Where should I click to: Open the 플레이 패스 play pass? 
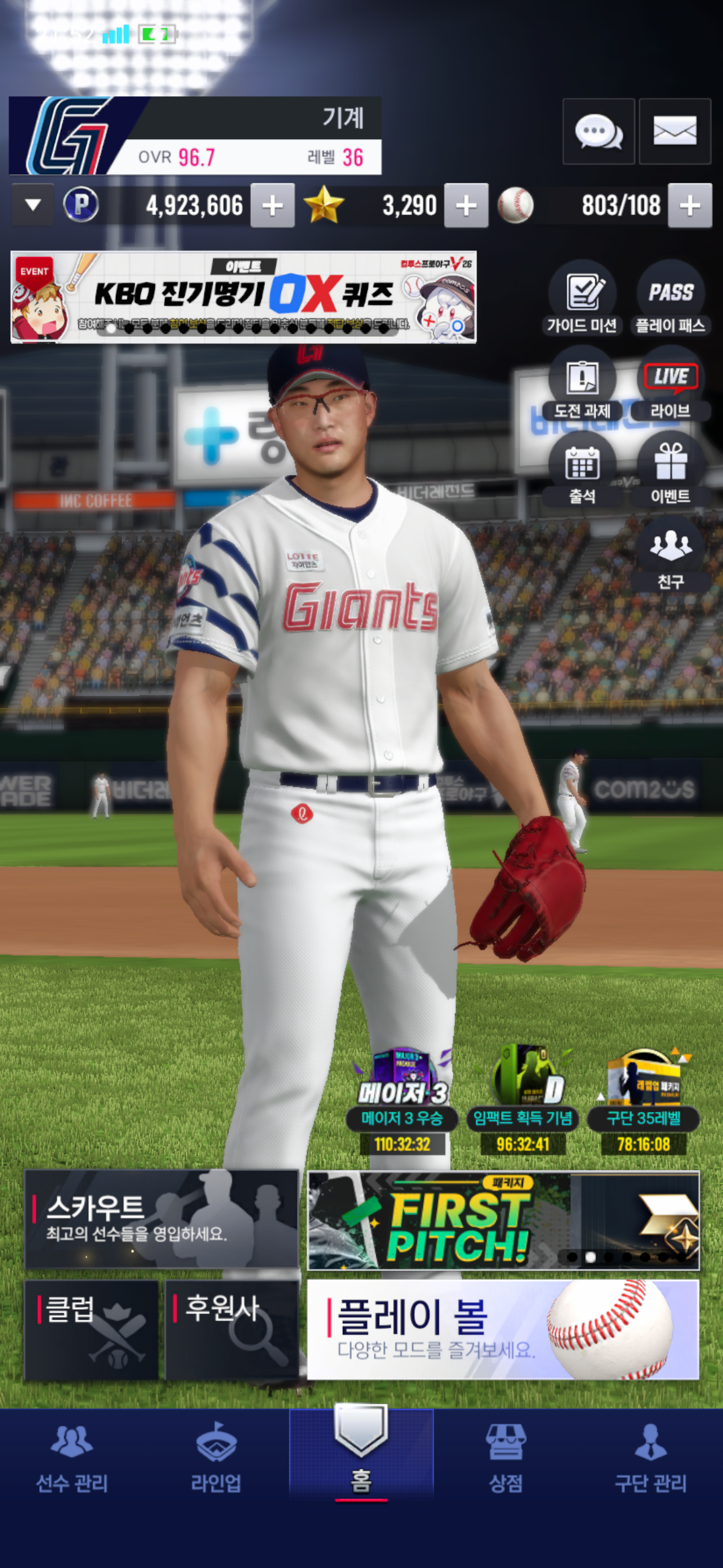670,298
